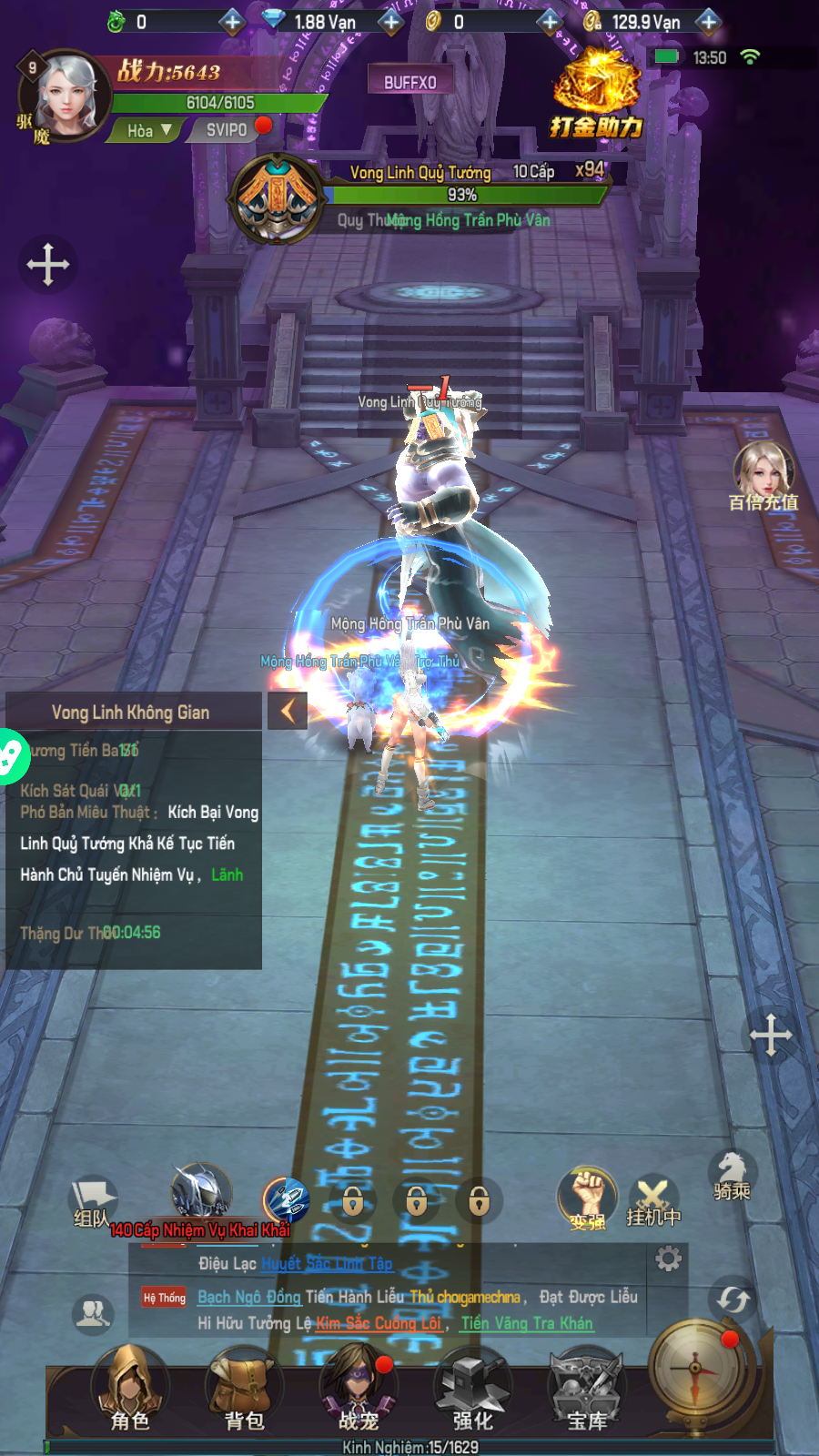Open the SVIP0 privilege button
This screenshot has height=1456, width=819.
click(x=227, y=130)
